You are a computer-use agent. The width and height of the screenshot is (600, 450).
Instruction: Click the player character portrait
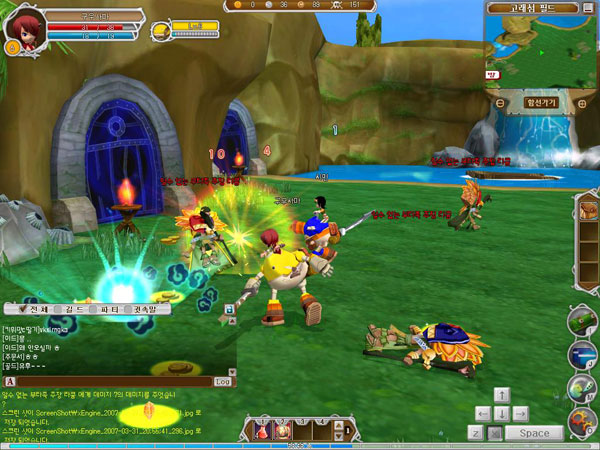[x=21, y=27]
